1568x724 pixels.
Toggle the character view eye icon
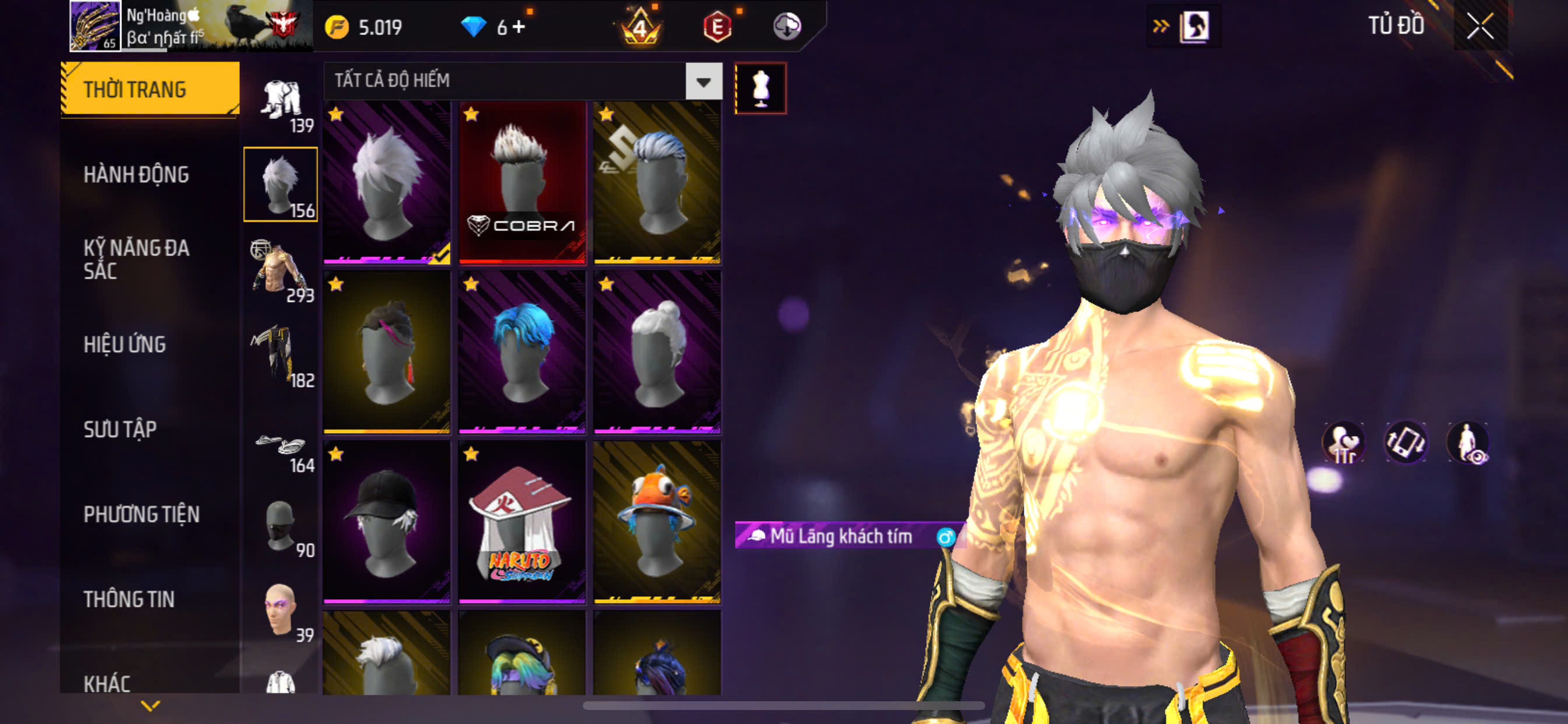click(x=1468, y=443)
